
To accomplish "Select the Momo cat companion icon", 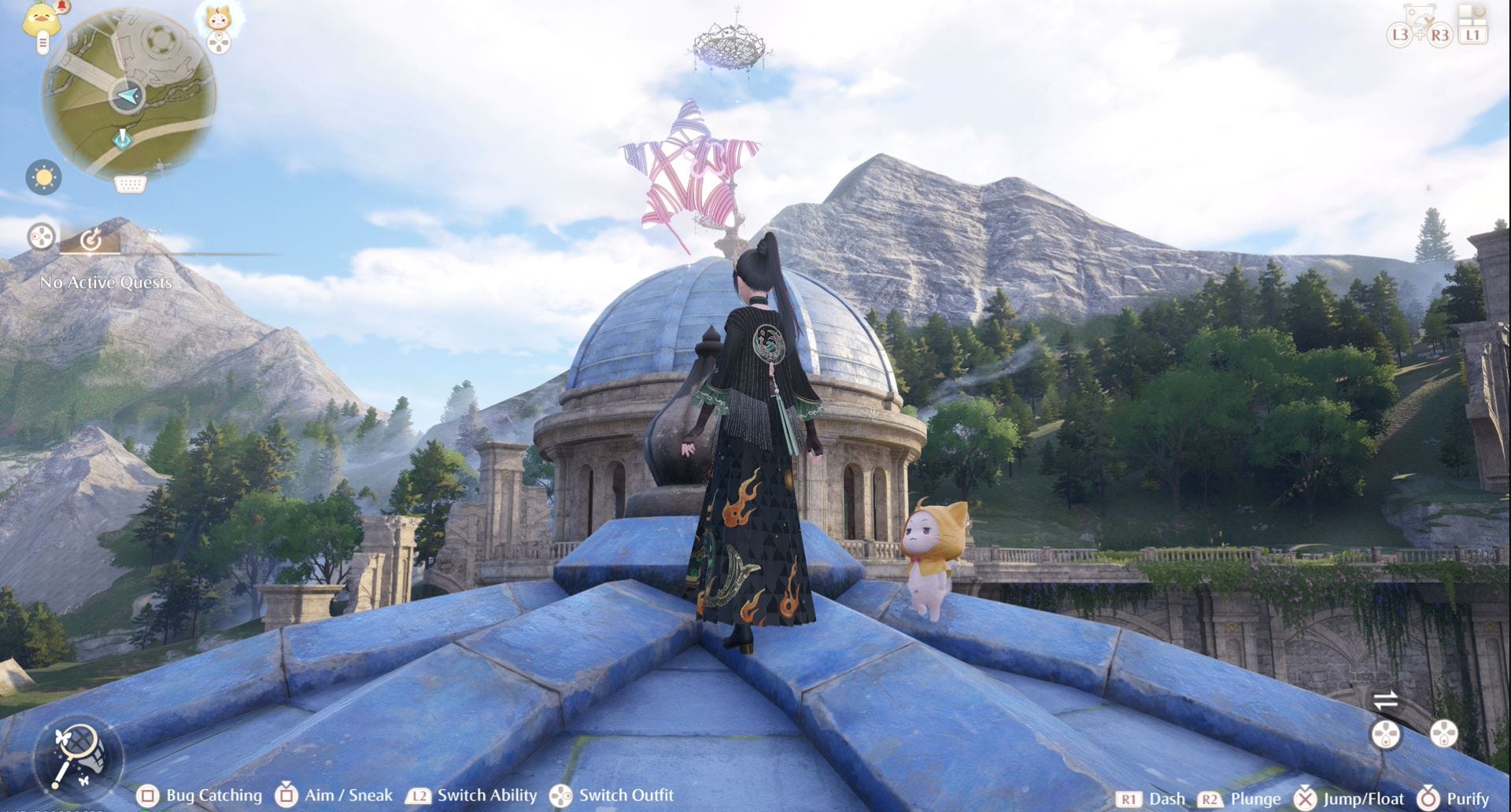I will click(x=219, y=17).
